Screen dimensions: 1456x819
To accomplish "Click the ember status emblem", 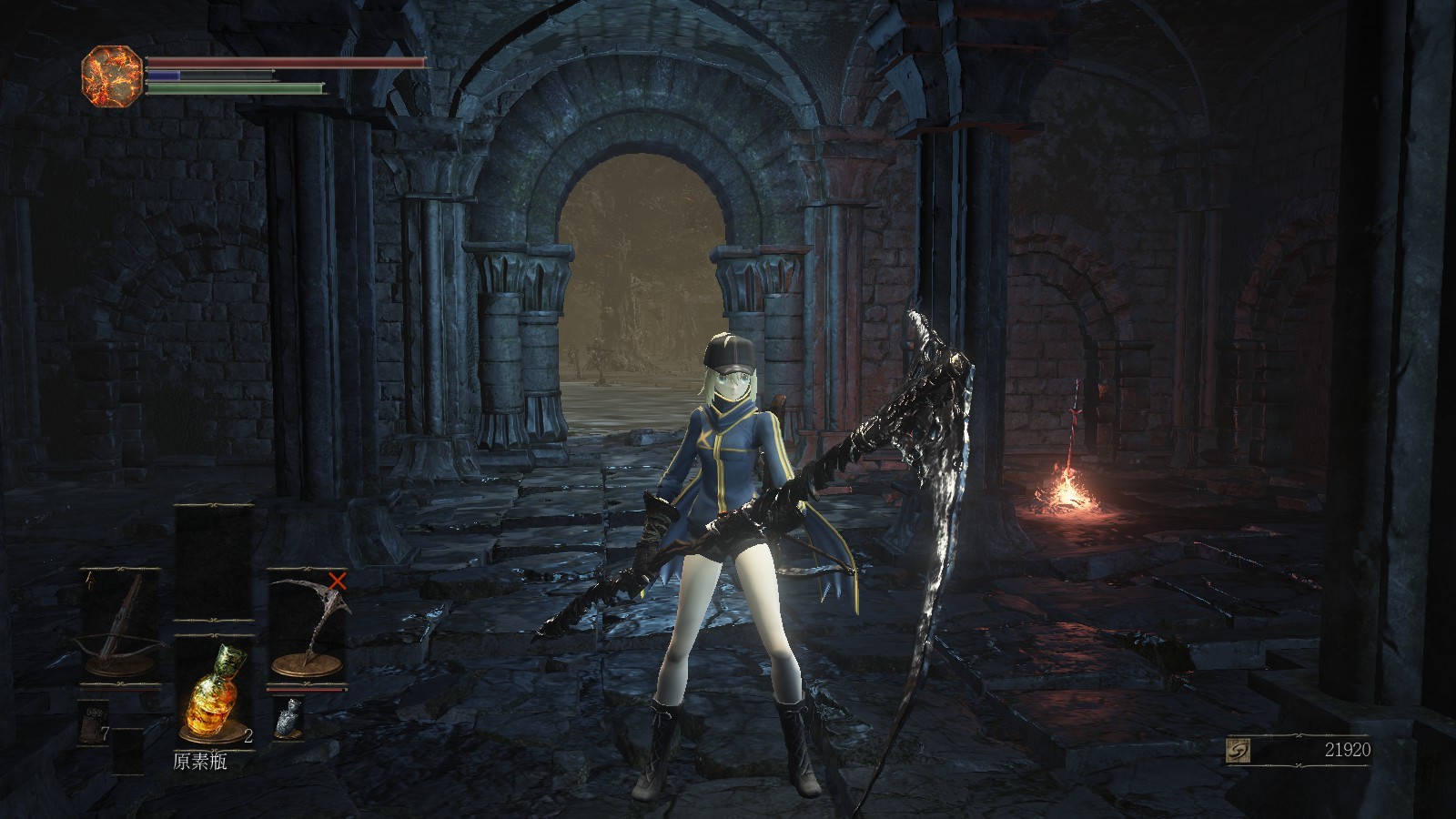I will 111,77.
